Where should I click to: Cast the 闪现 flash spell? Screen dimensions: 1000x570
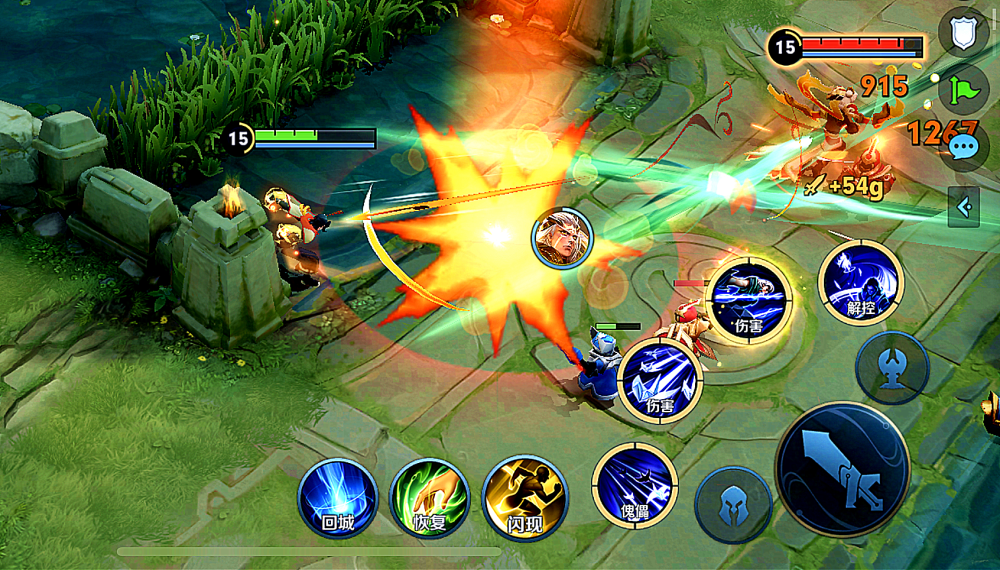click(524, 497)
